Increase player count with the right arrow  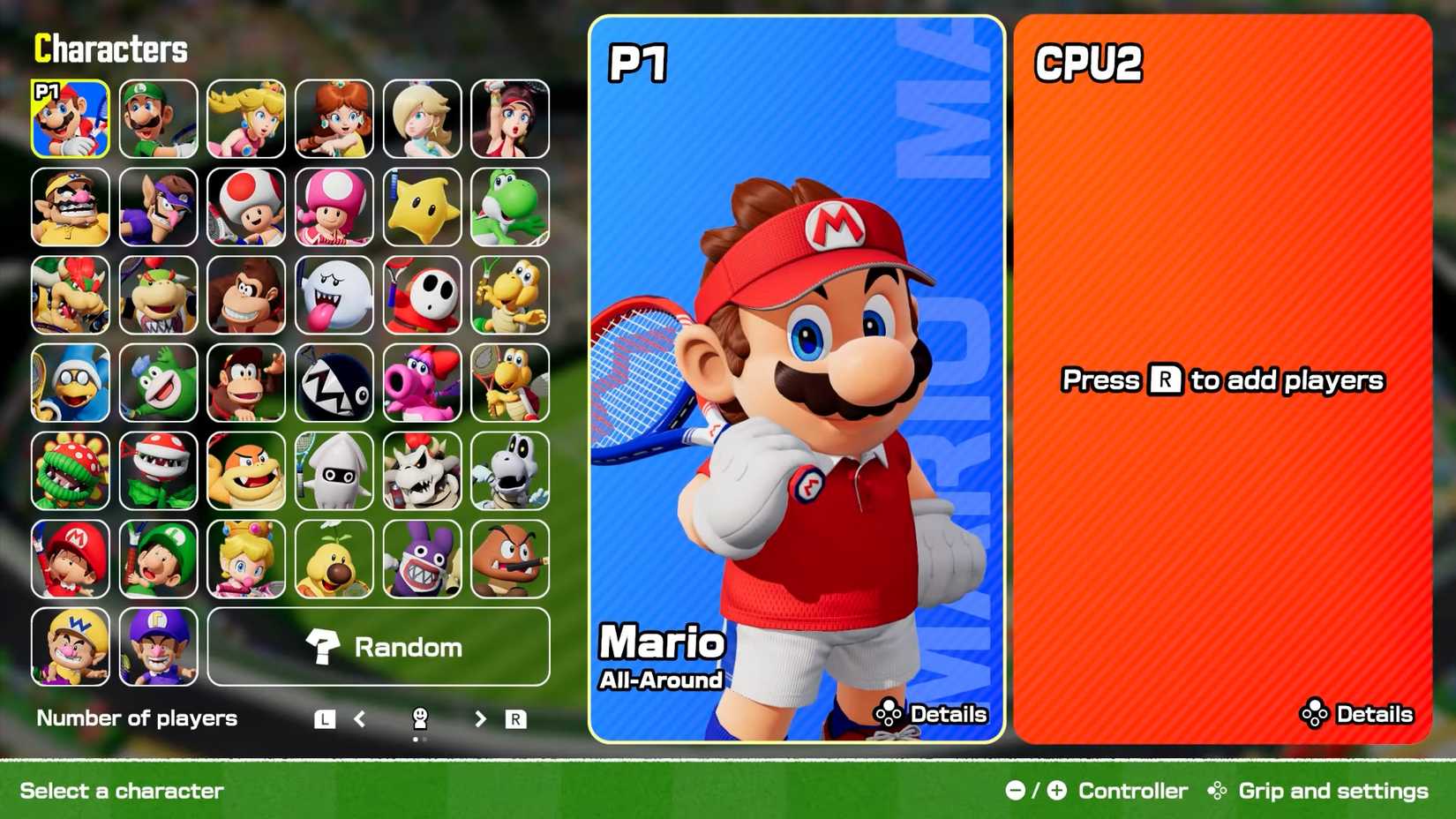(479, 718)
